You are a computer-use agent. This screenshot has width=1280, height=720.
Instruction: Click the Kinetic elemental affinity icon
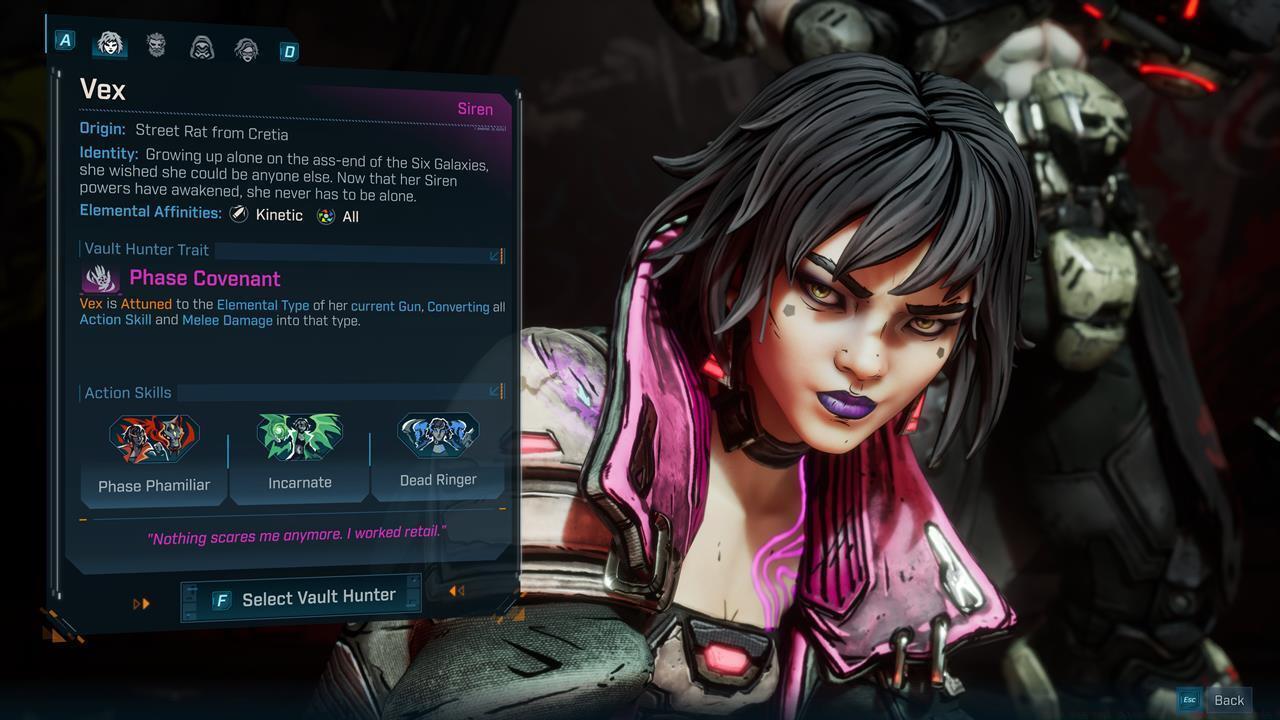237,214
